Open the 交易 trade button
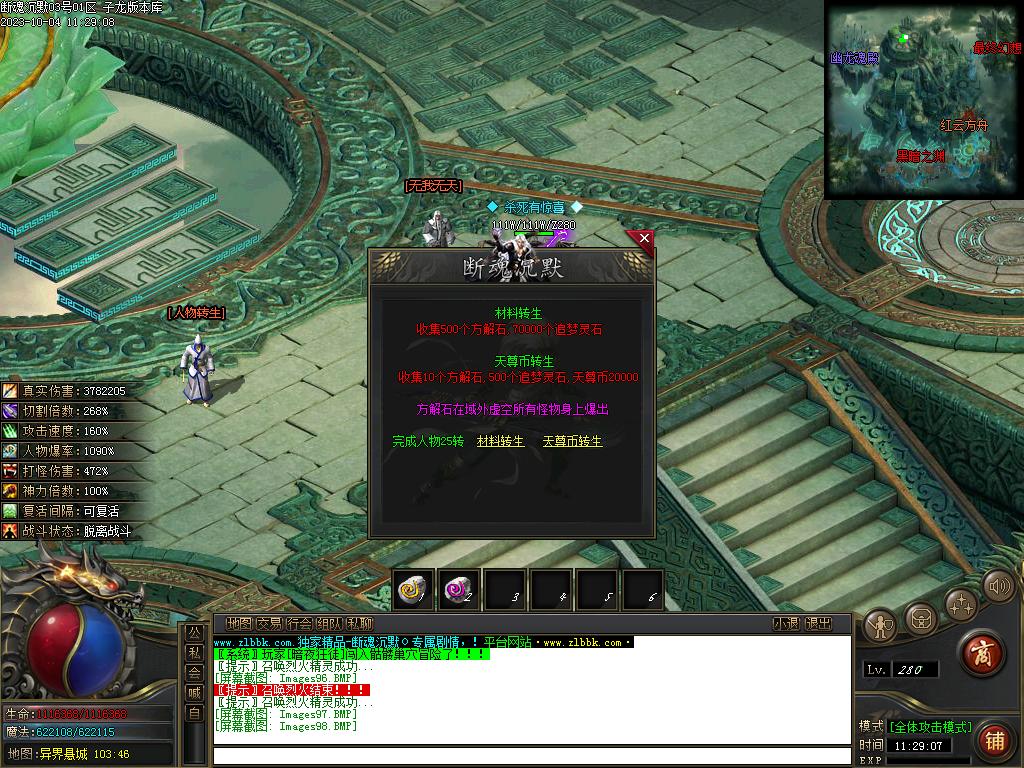This screenshot has width=1024, height=768. coord(269,624)
